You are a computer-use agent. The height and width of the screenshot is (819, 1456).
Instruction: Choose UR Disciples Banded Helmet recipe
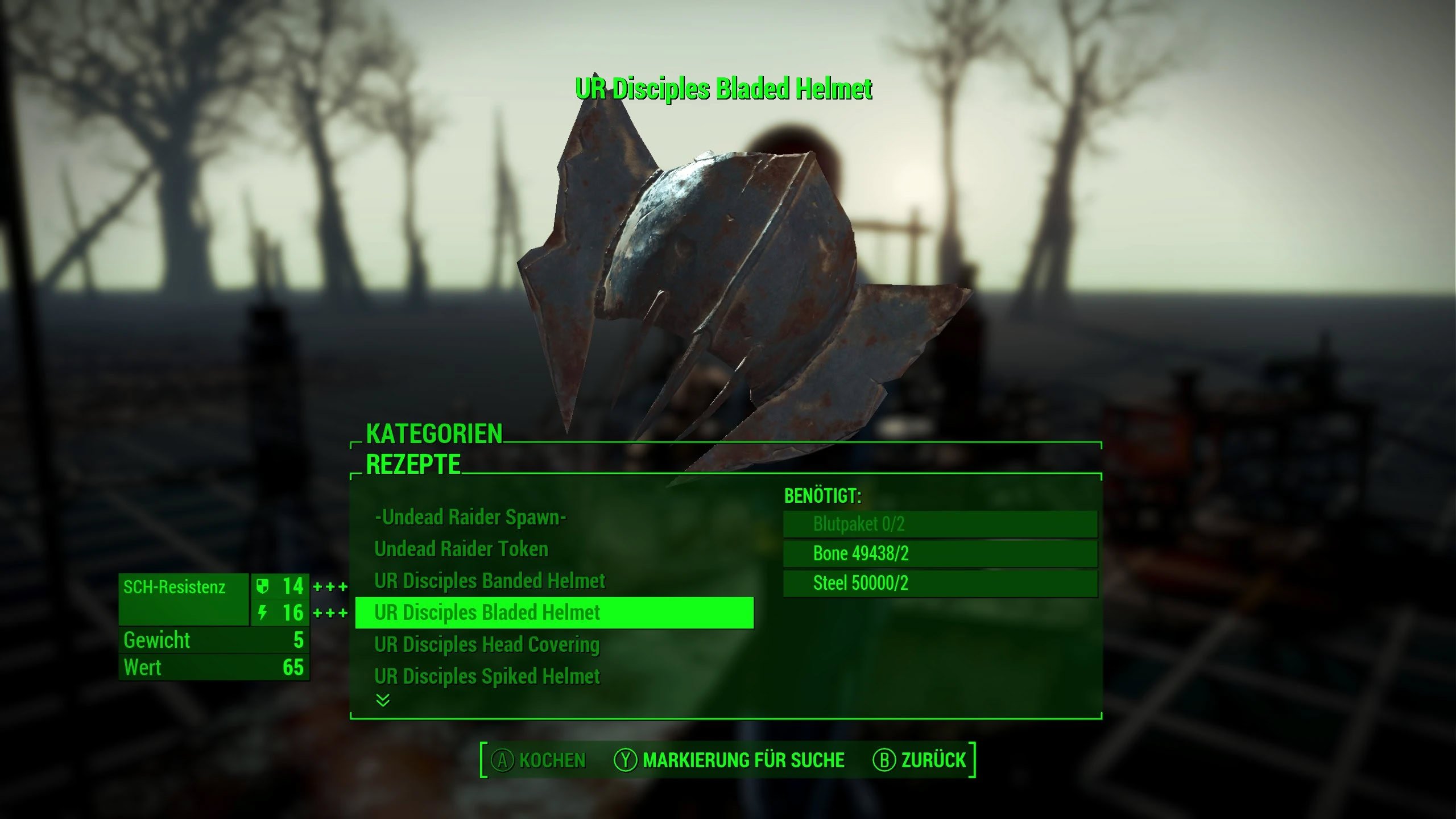click(490, 581)
